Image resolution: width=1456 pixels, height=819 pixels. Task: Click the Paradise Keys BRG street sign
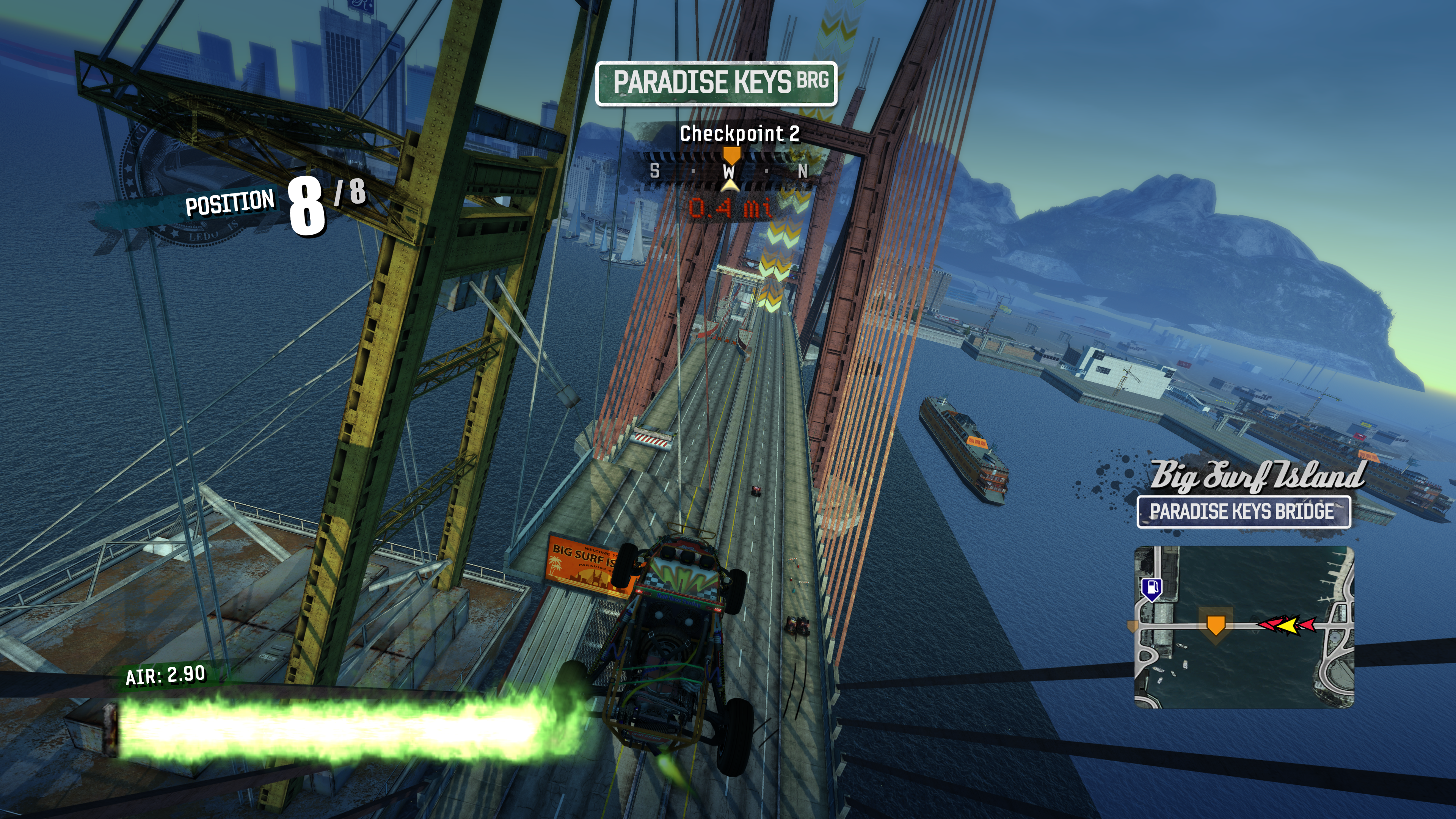point(716,83)
